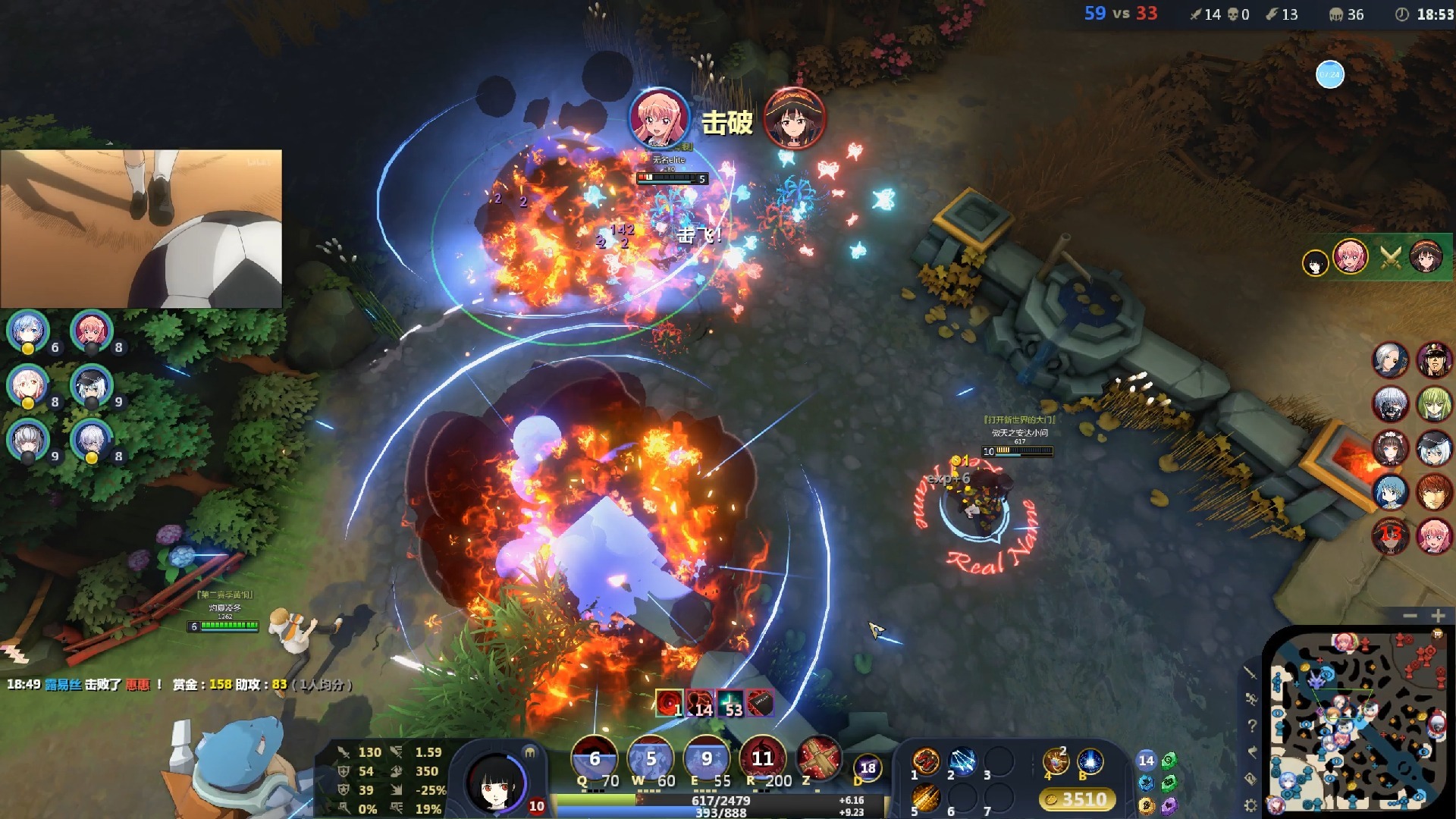The height and width of the screenshot is (819, 1456).
Task: Activate the straw doll Z skill
Action: 817,758
